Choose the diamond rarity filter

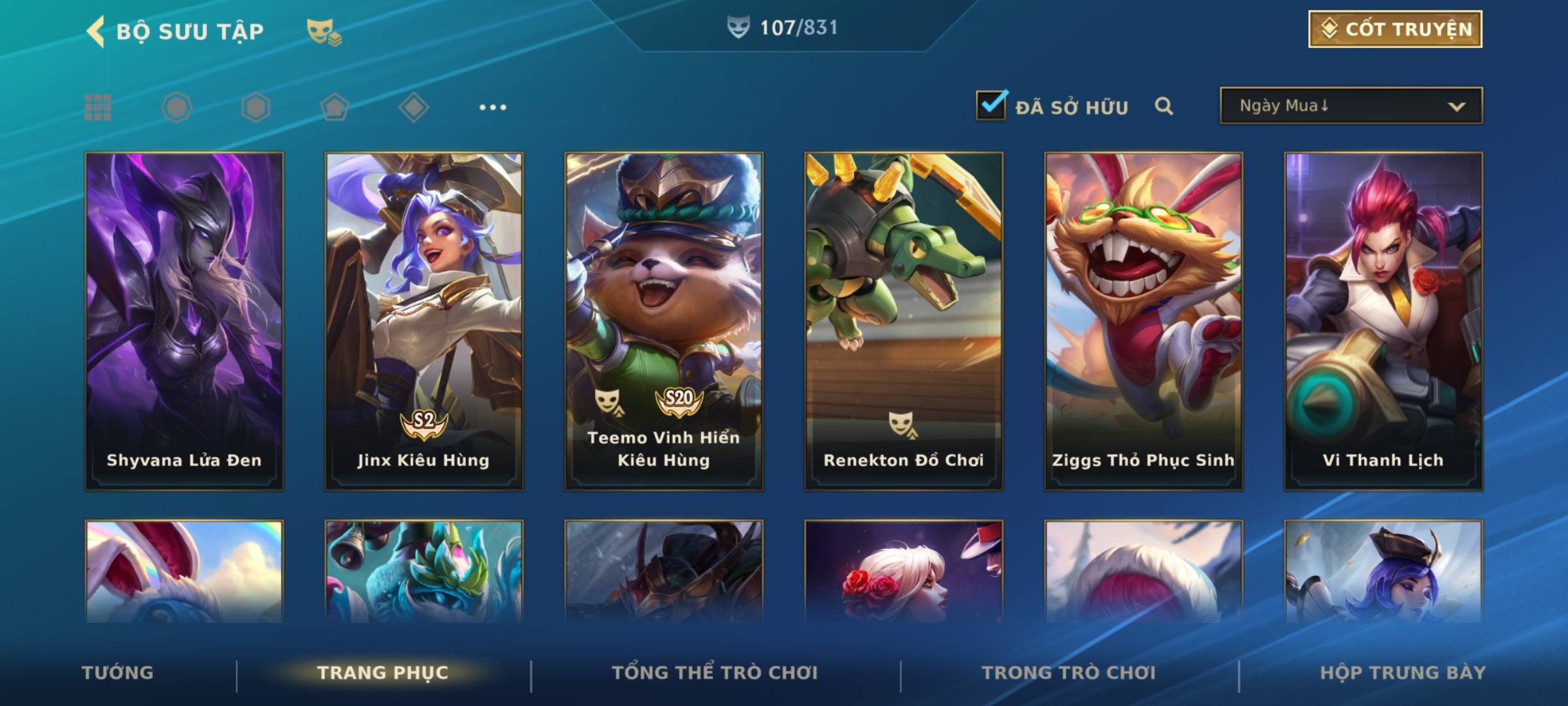[414, 107]
